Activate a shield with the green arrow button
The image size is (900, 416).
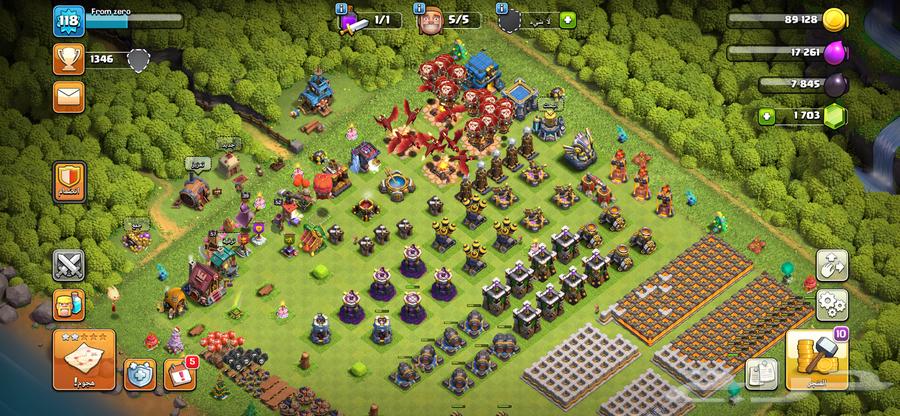click(x=568, y=19)
